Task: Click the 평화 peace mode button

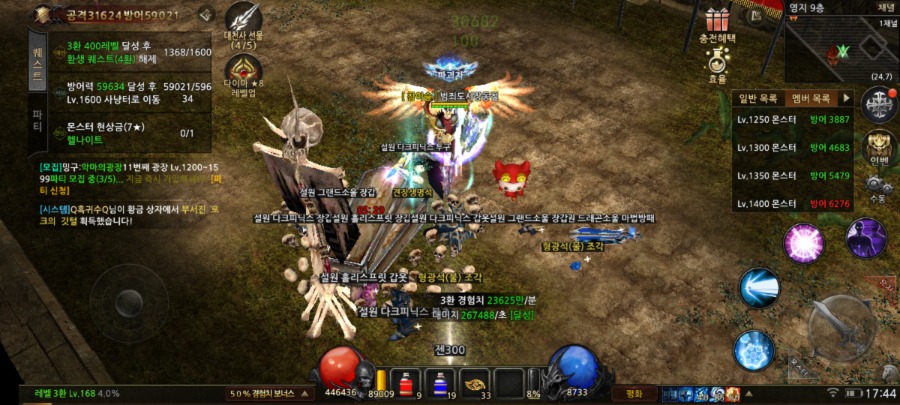Action: (x=634, y=393)
